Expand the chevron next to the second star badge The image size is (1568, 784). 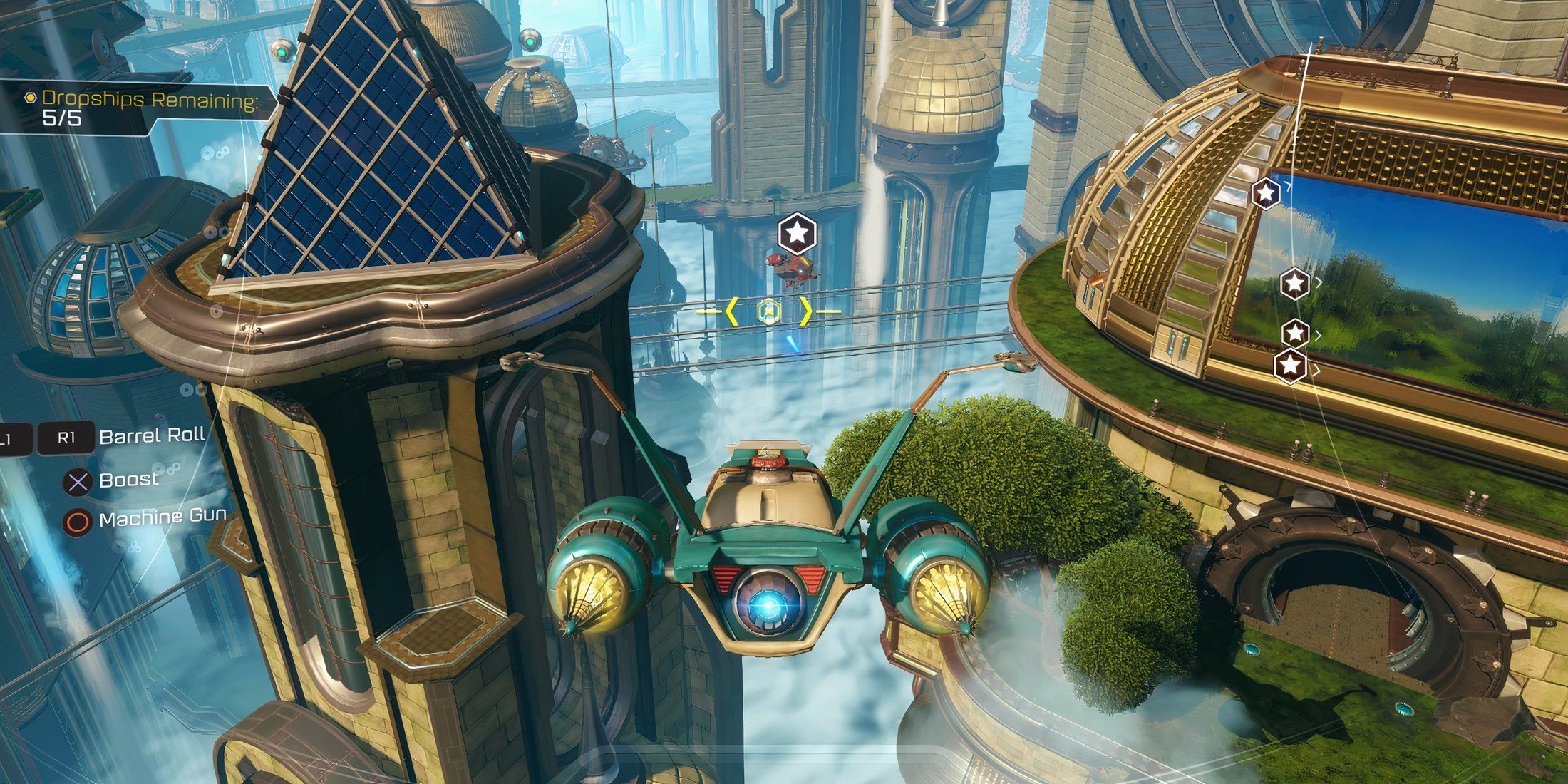click(1319, 282)
